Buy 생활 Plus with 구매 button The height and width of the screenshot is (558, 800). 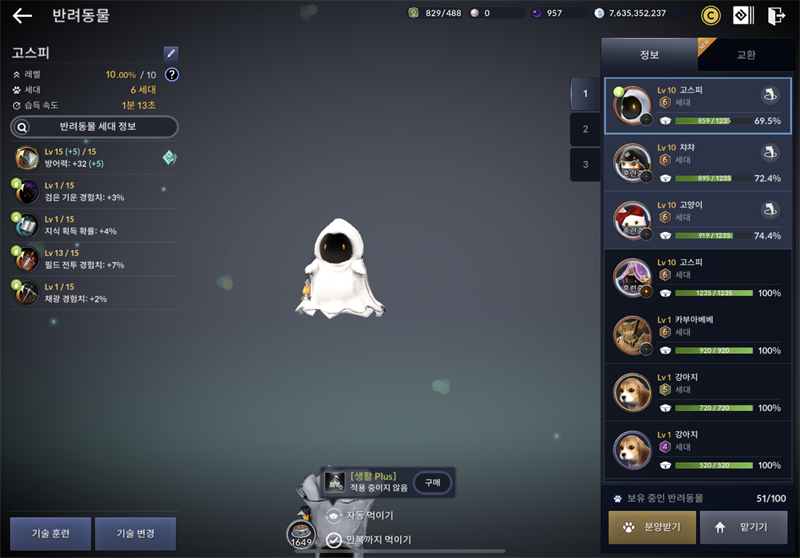(x=432, y=482)
